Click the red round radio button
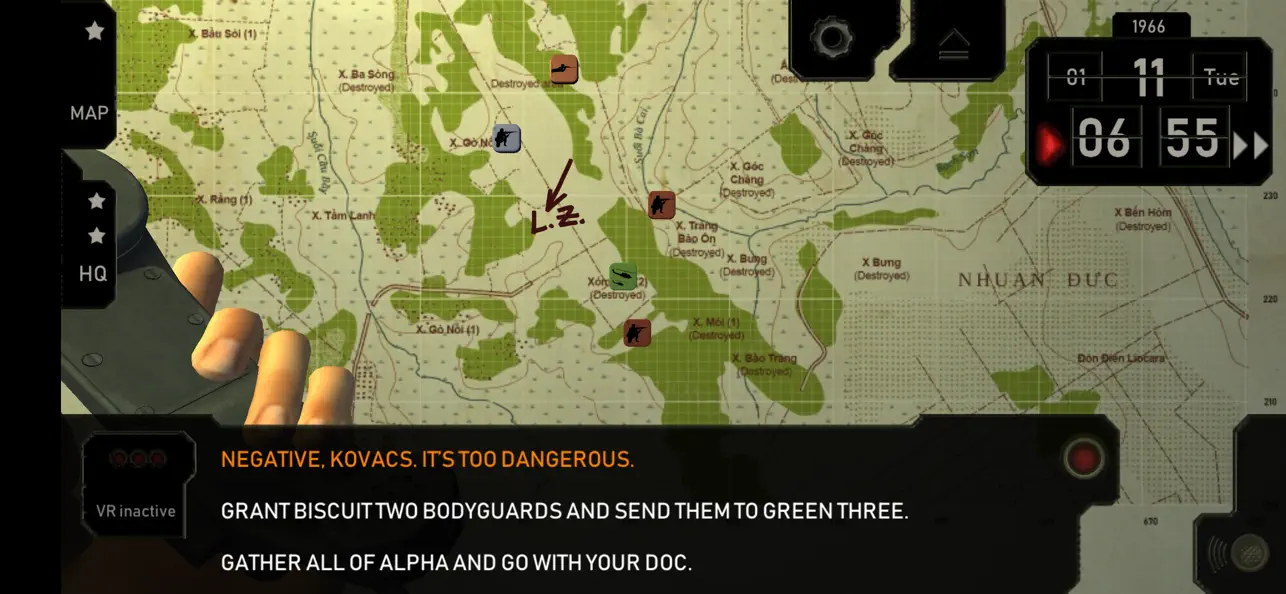Image resolution: width=1286 pixels, height=594 pixels. (x=1083, y=459)
